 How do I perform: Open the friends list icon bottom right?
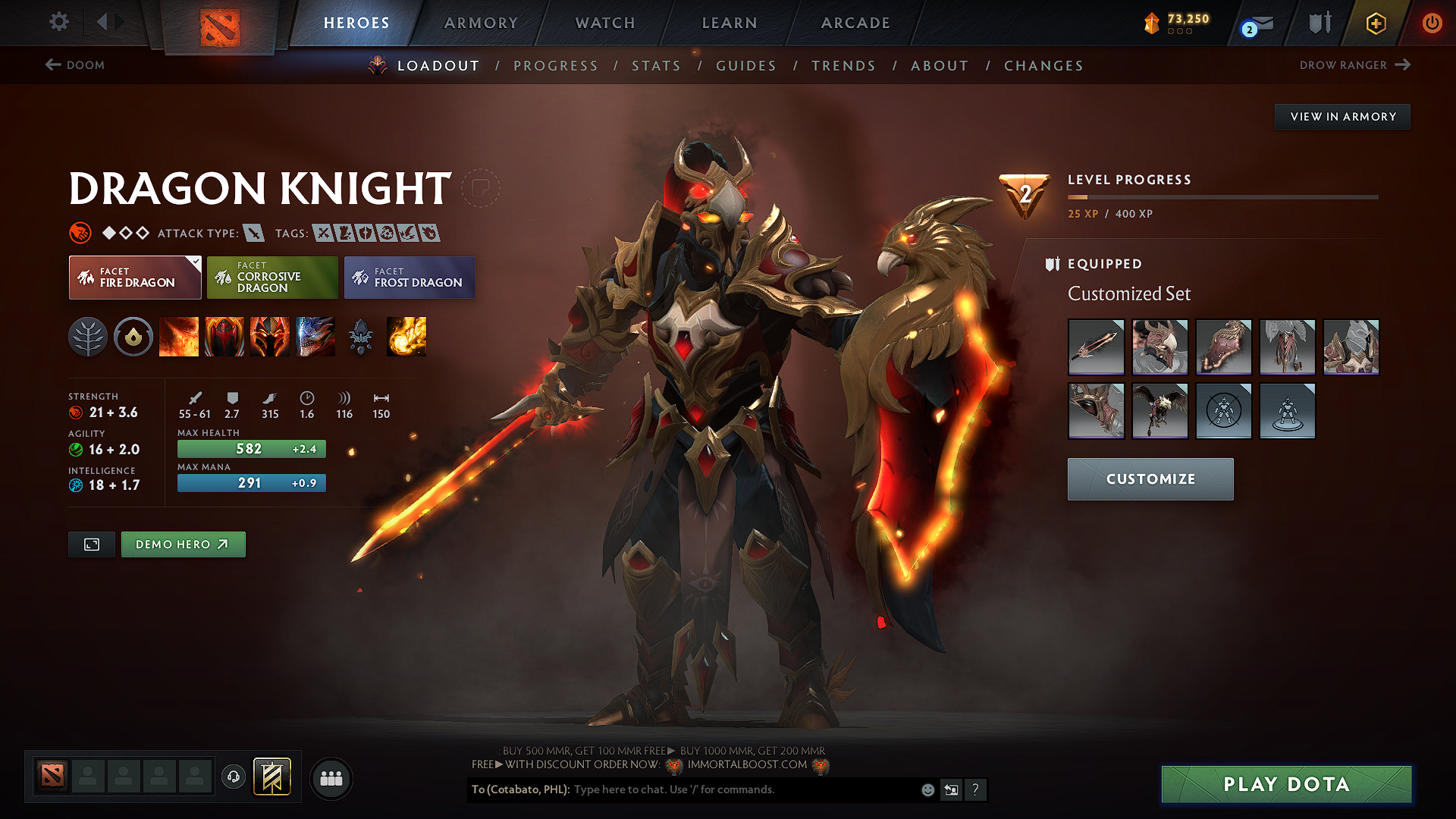coord(331,778)
